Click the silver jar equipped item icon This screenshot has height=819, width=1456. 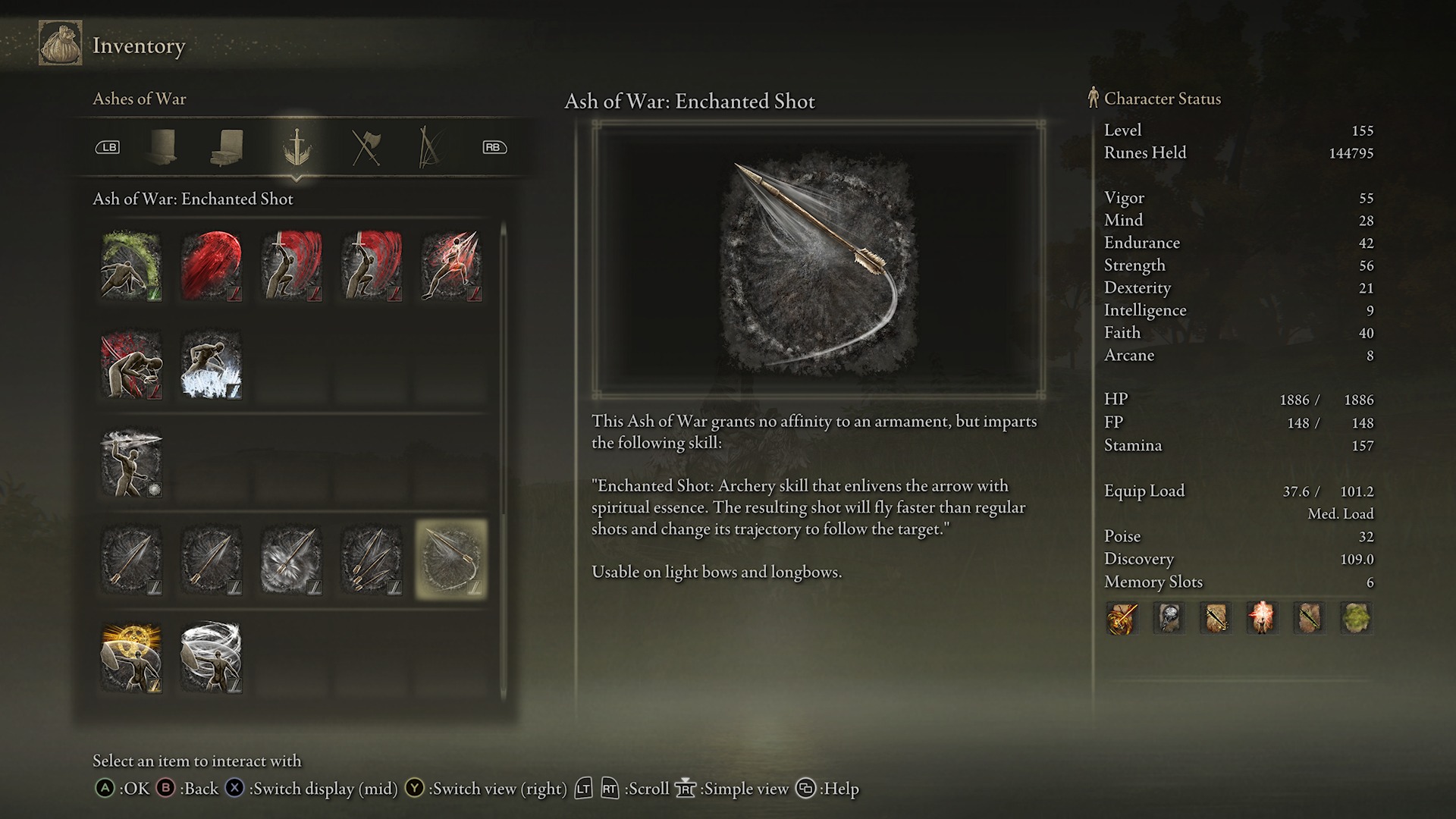pos(1169,618)
